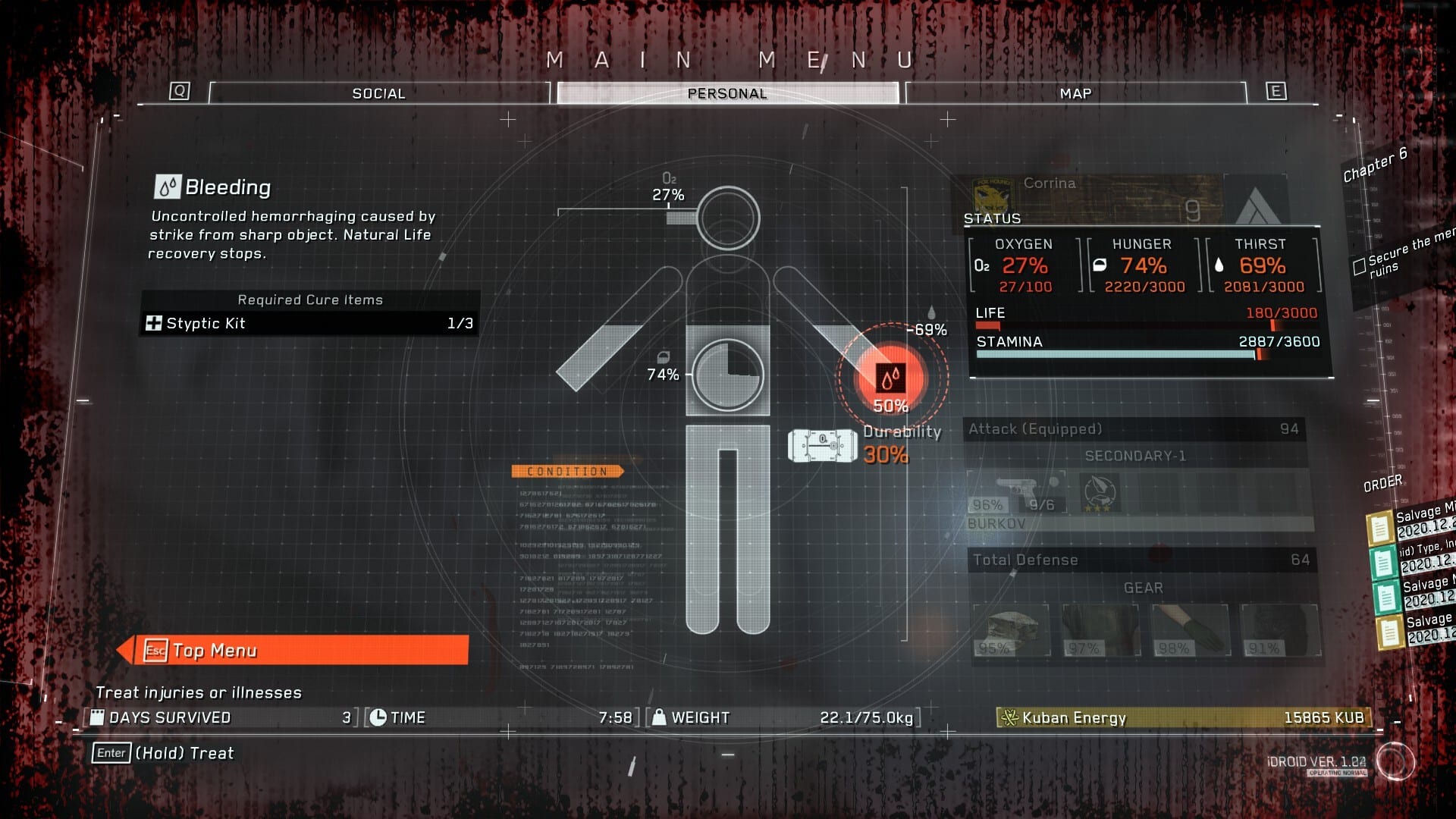Image resolution: width=1456 pixels, height=819 pixels.
Task: Return to the Top Menu
Action: point(303,651)
